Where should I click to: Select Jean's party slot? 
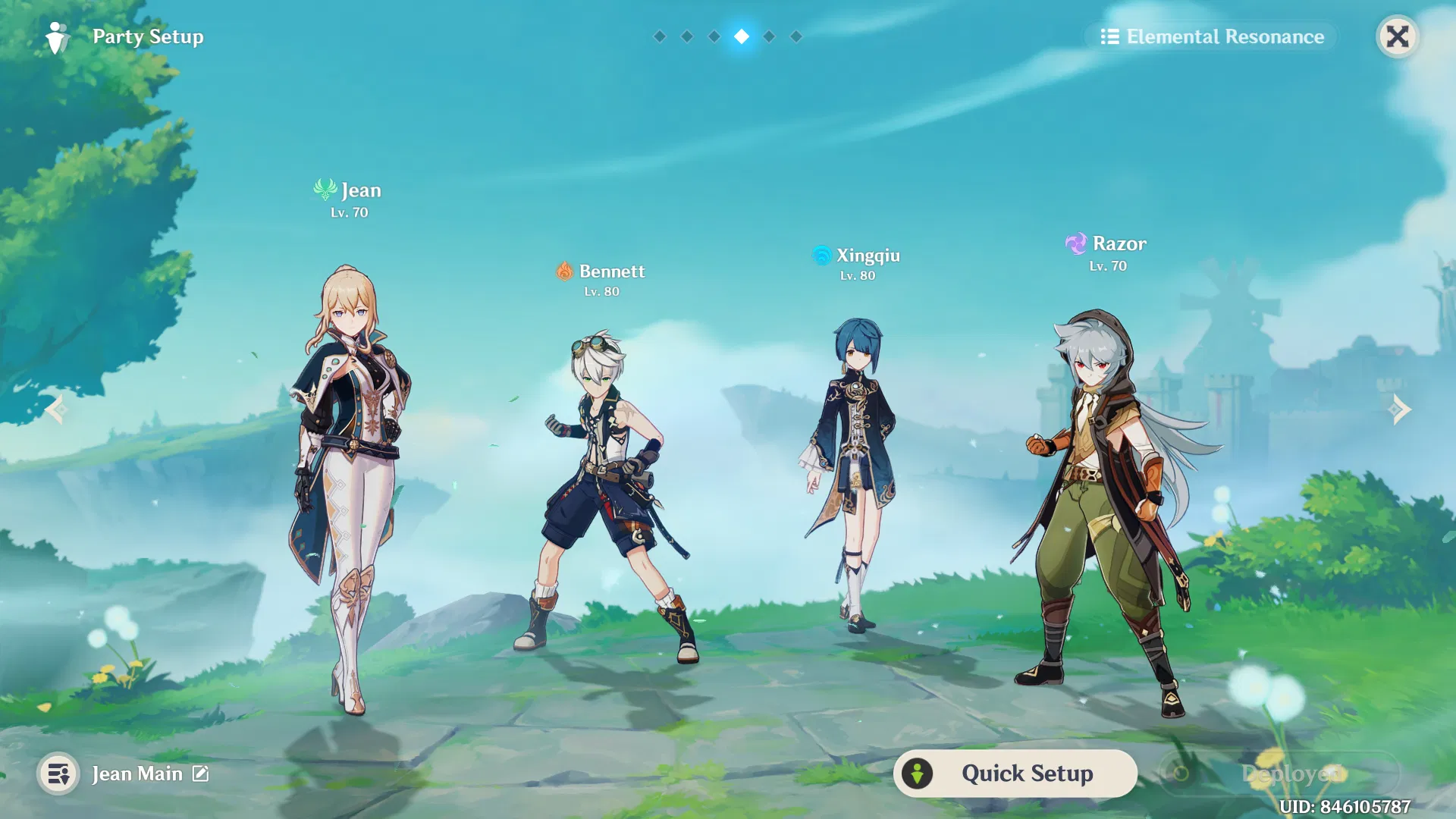[350, 485]
